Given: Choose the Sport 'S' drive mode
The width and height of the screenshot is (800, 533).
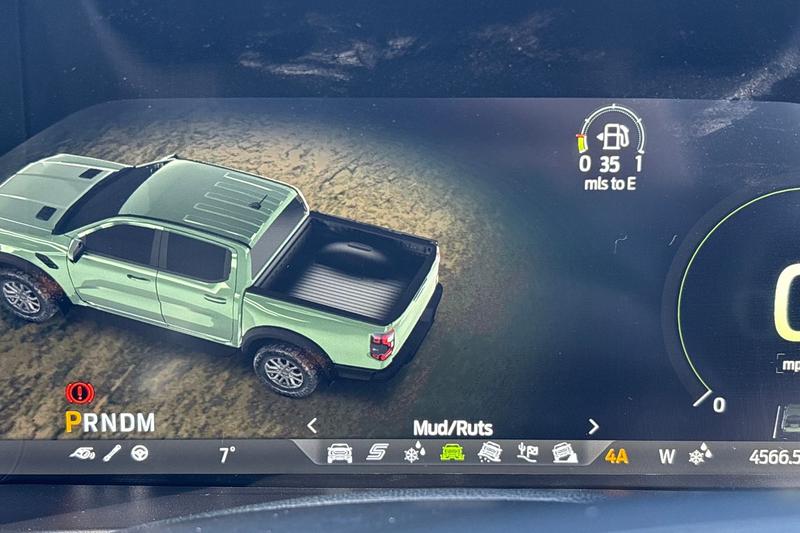Looking at the screenshot, I should coord(377,453).
